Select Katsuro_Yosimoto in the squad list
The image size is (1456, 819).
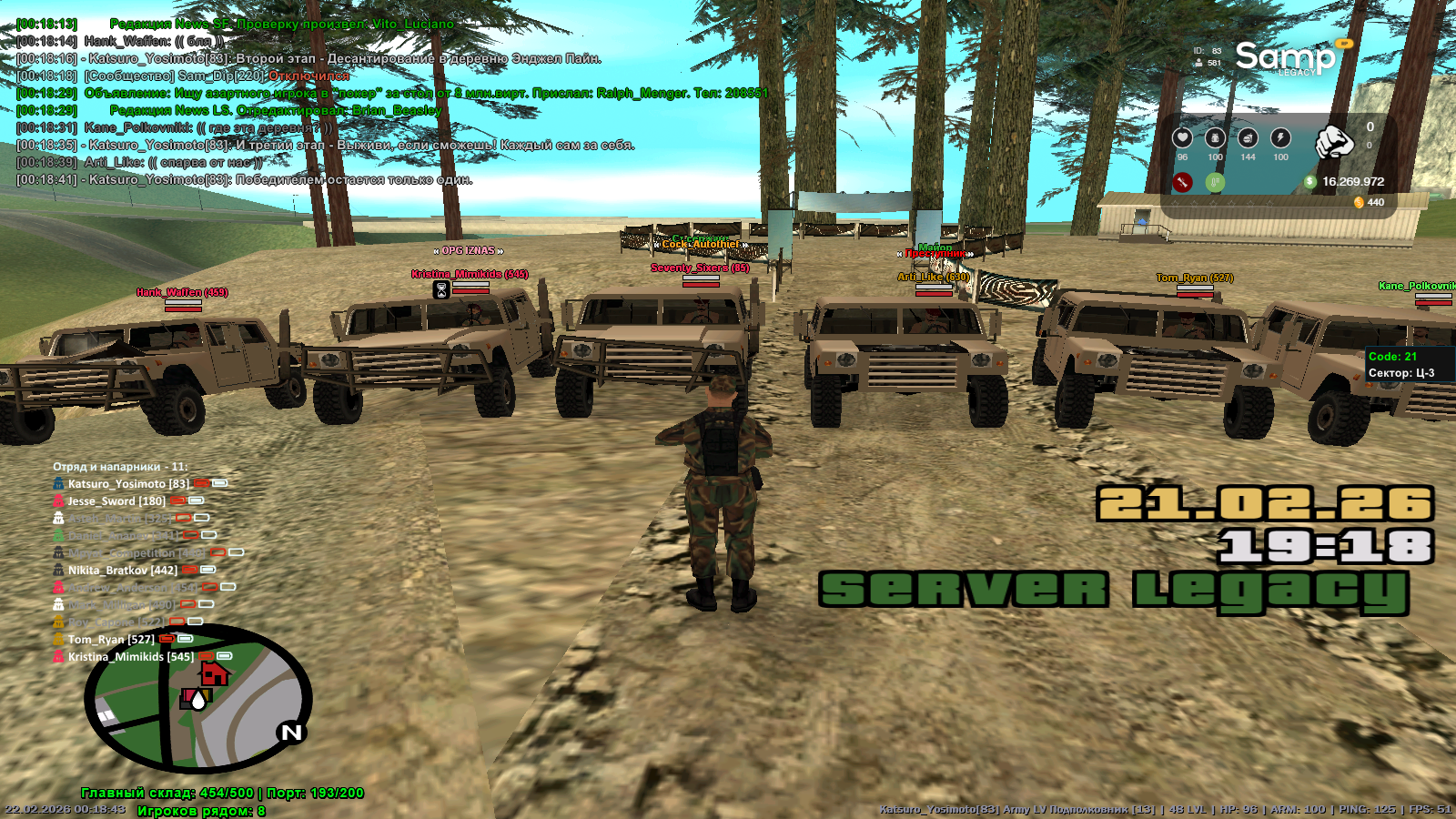128,484
